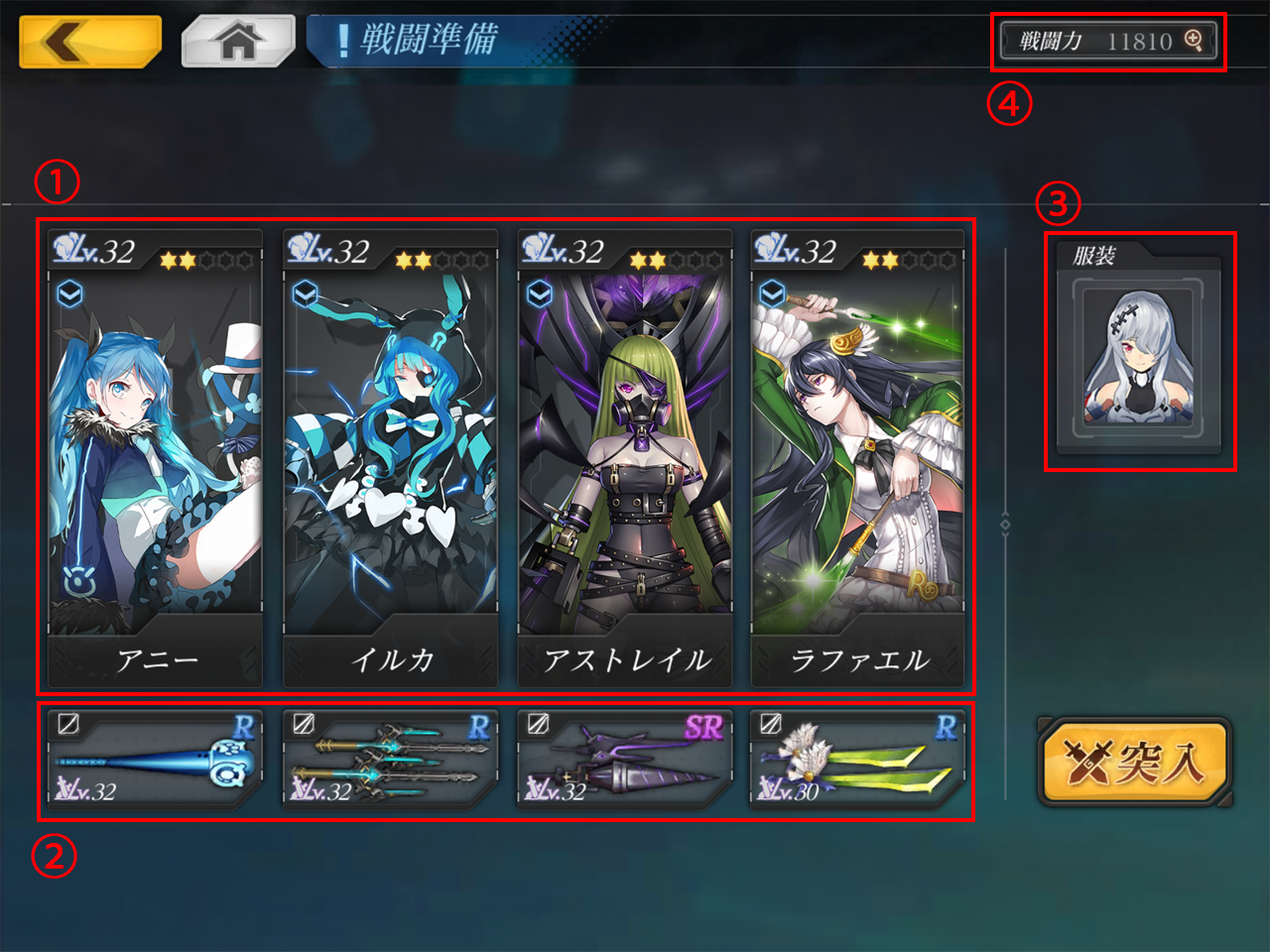Select the イルカ character card
The width and height of the screenshot is (1270, 952).
pyautogui.click(x=390, y=456)
